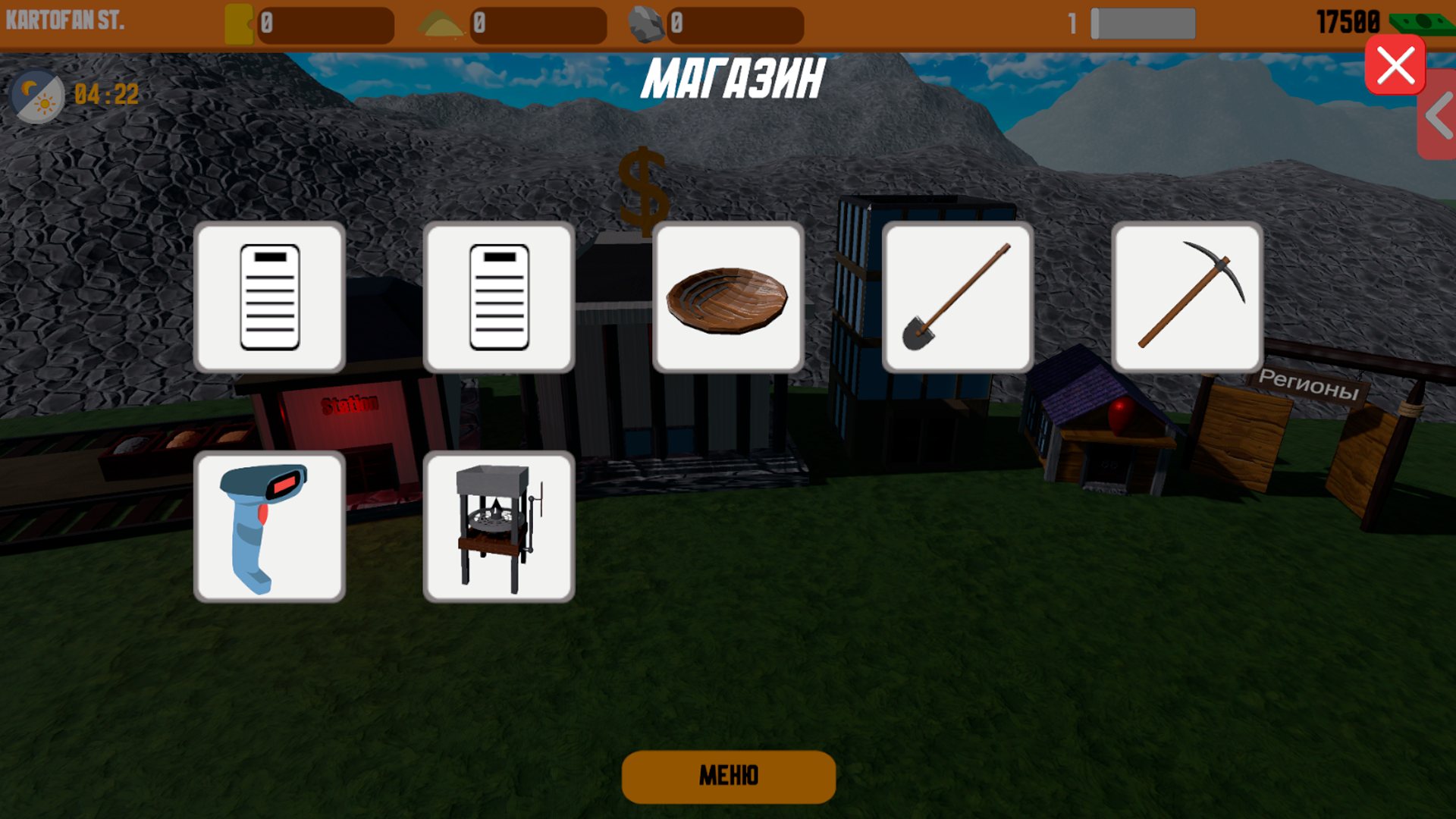Select the shovel in the shop

coord(958,297)
